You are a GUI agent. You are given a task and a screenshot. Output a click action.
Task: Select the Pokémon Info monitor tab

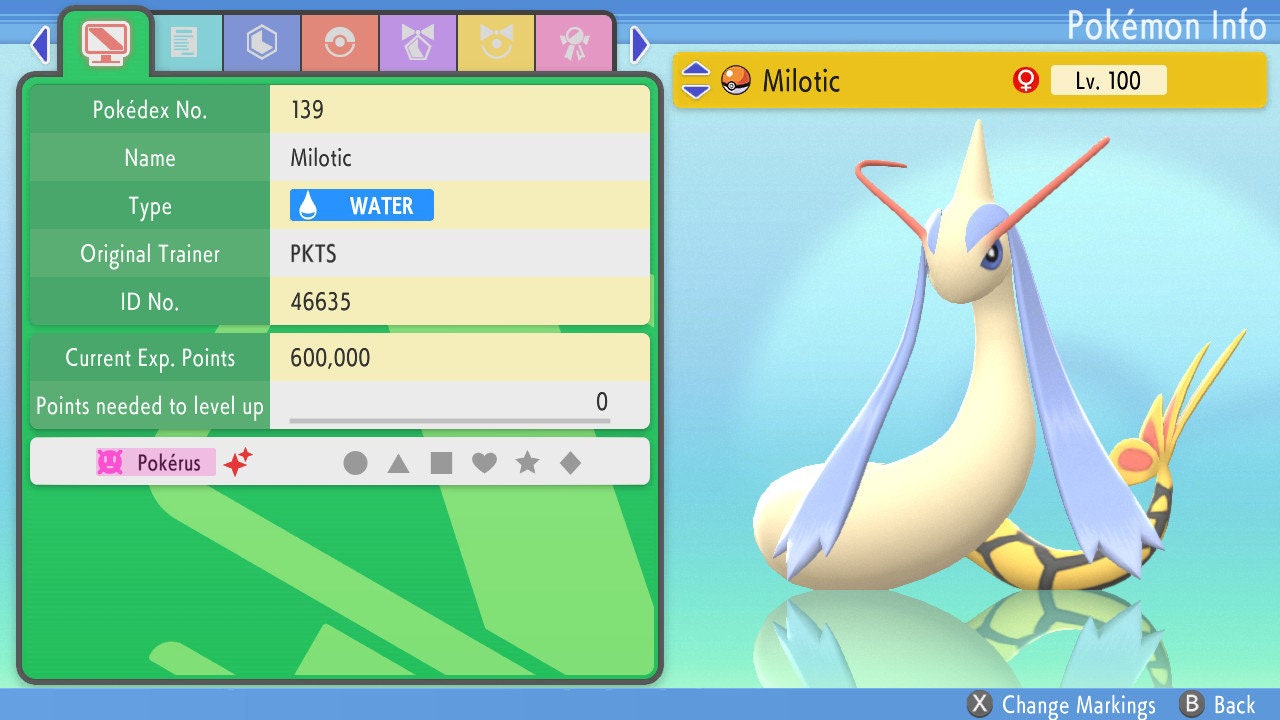tap(105, 41)
